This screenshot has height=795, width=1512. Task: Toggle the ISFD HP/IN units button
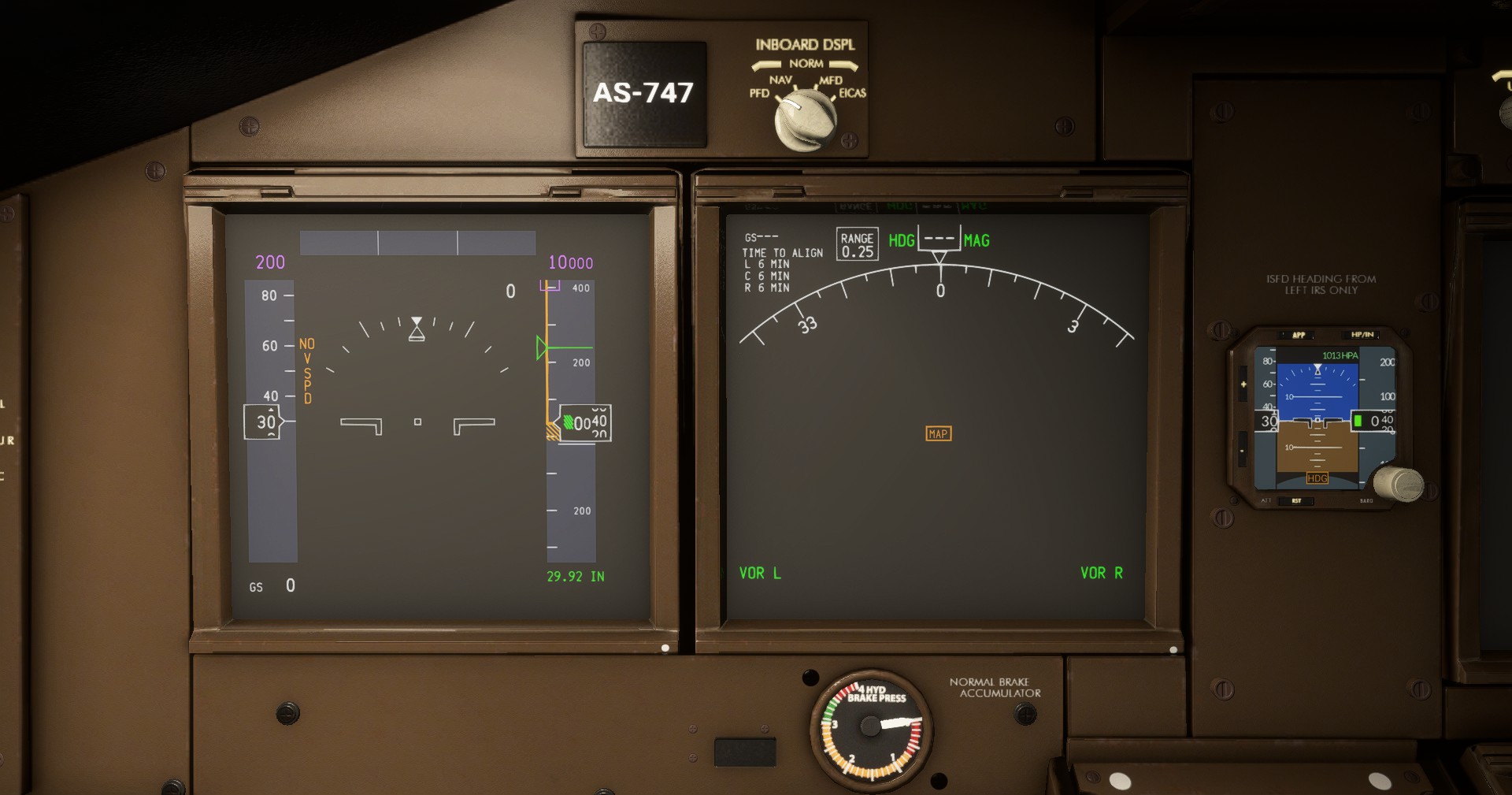pyautogui.click(x=1362, y=335)
